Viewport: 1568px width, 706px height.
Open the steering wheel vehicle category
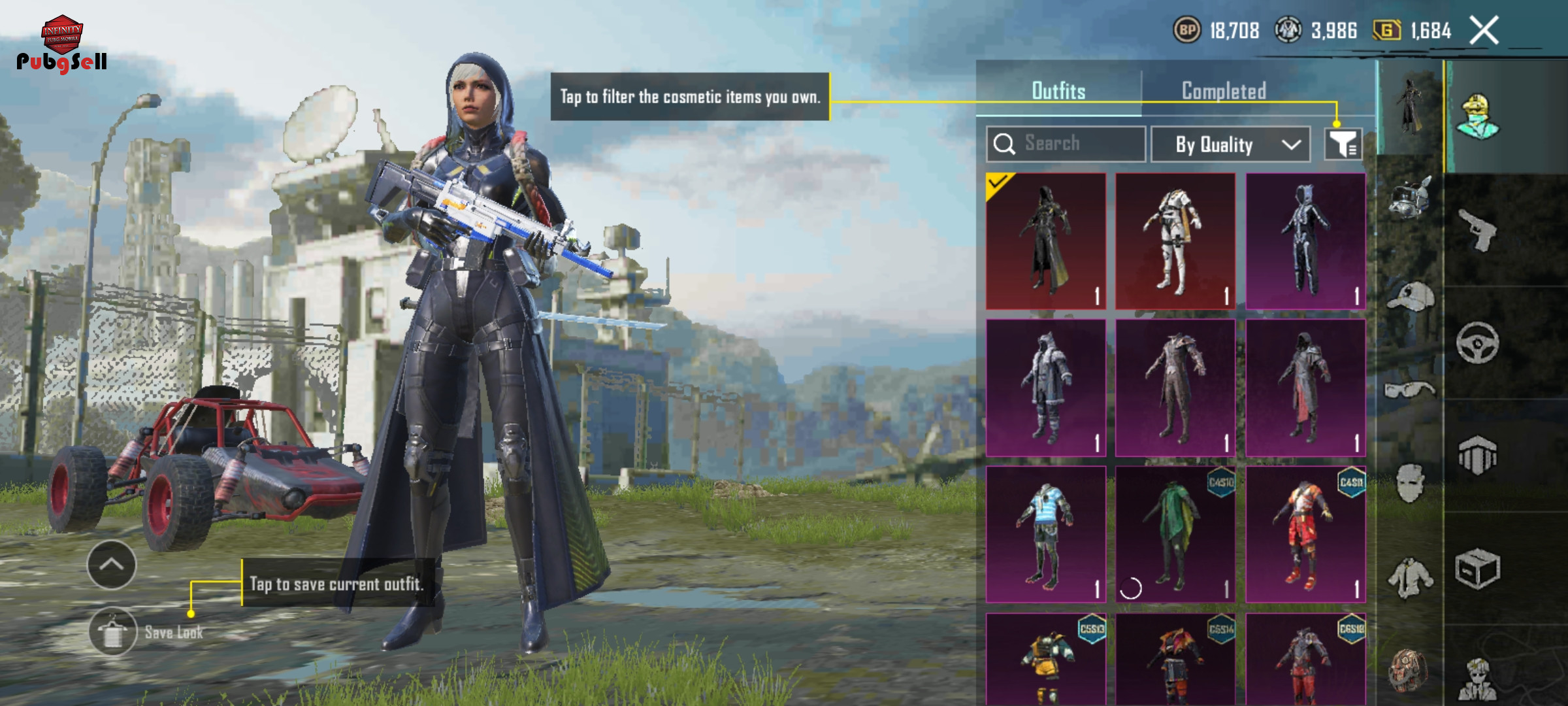coord(1478,343)
